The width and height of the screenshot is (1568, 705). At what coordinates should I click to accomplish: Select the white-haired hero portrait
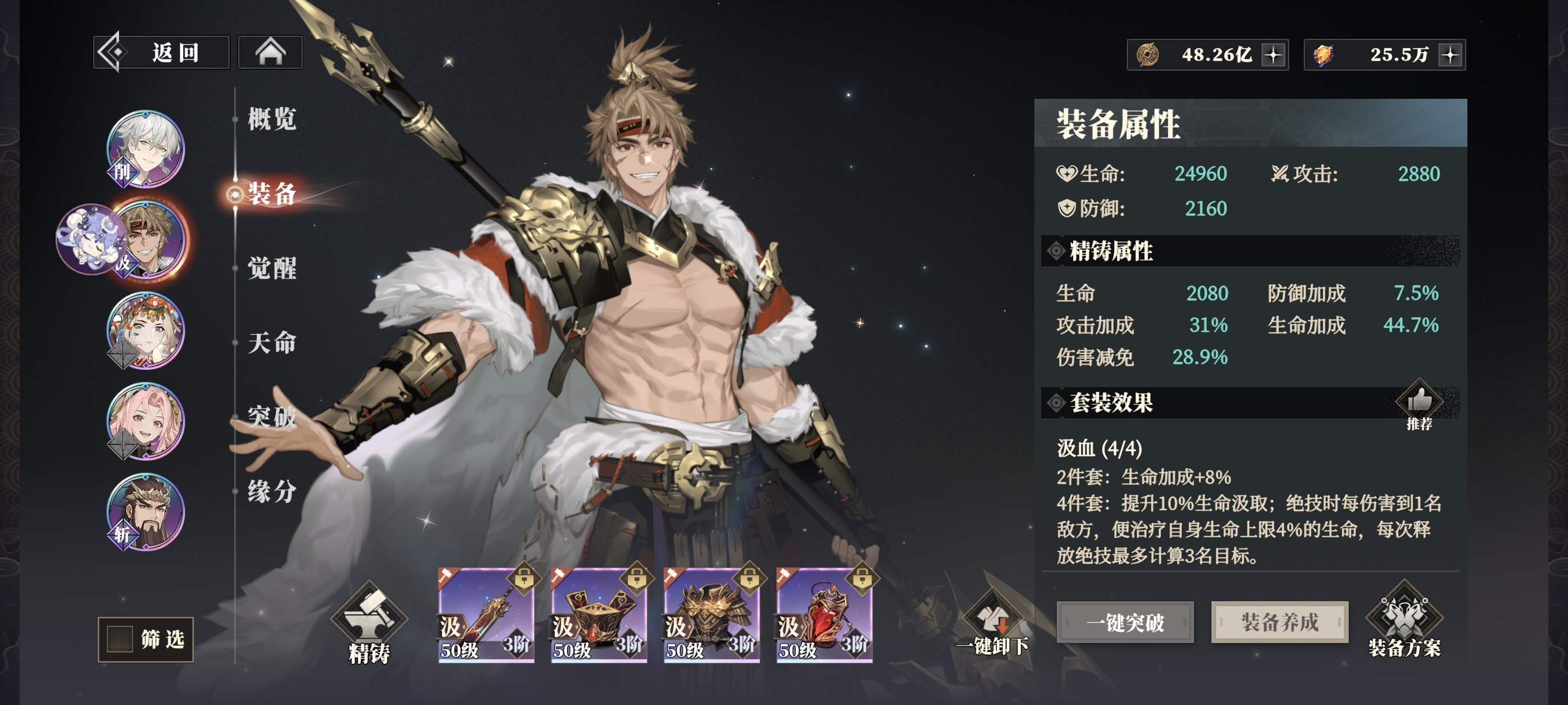pos(146,149)
